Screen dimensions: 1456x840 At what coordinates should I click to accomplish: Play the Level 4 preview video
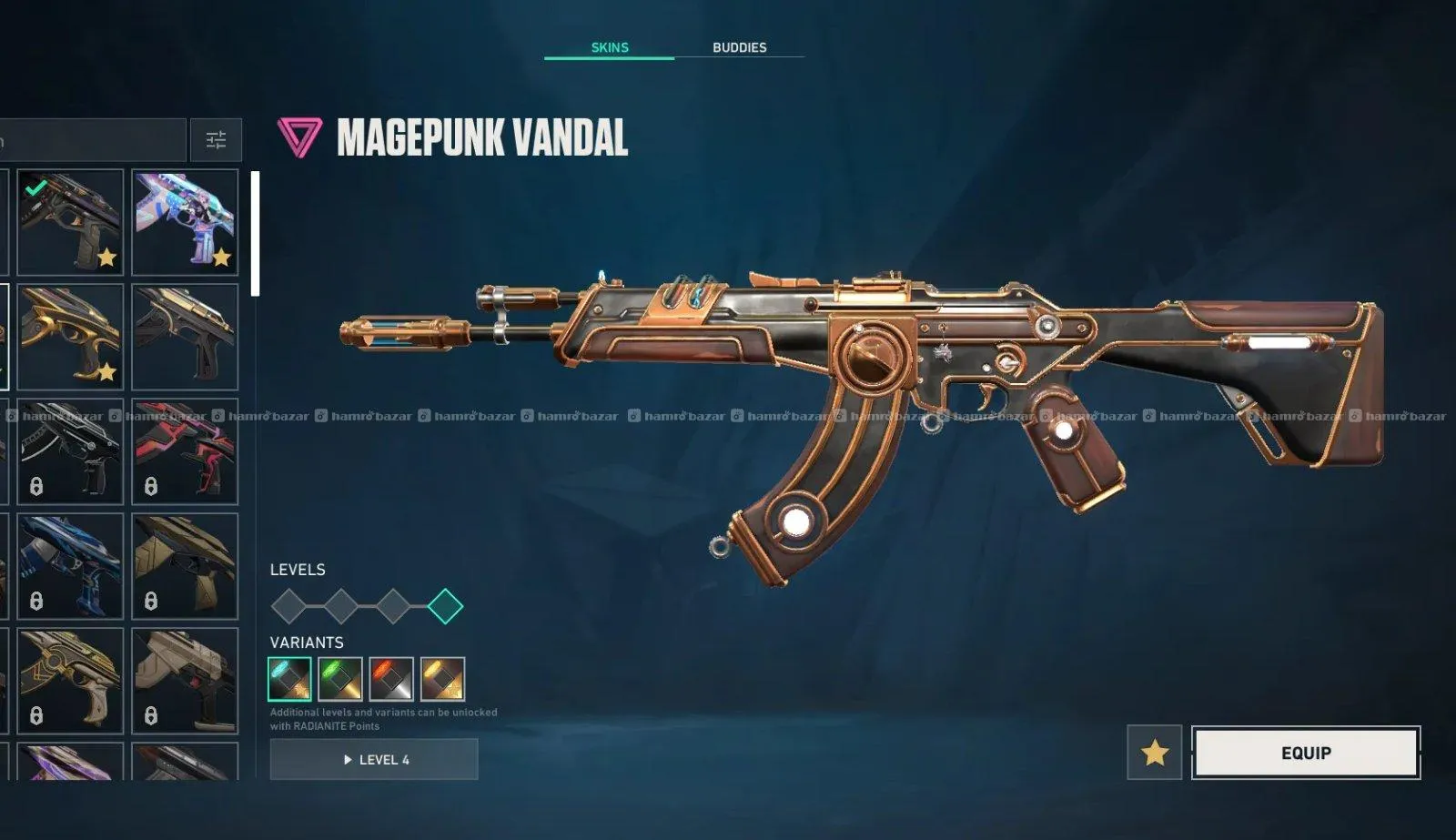point(374,759)
